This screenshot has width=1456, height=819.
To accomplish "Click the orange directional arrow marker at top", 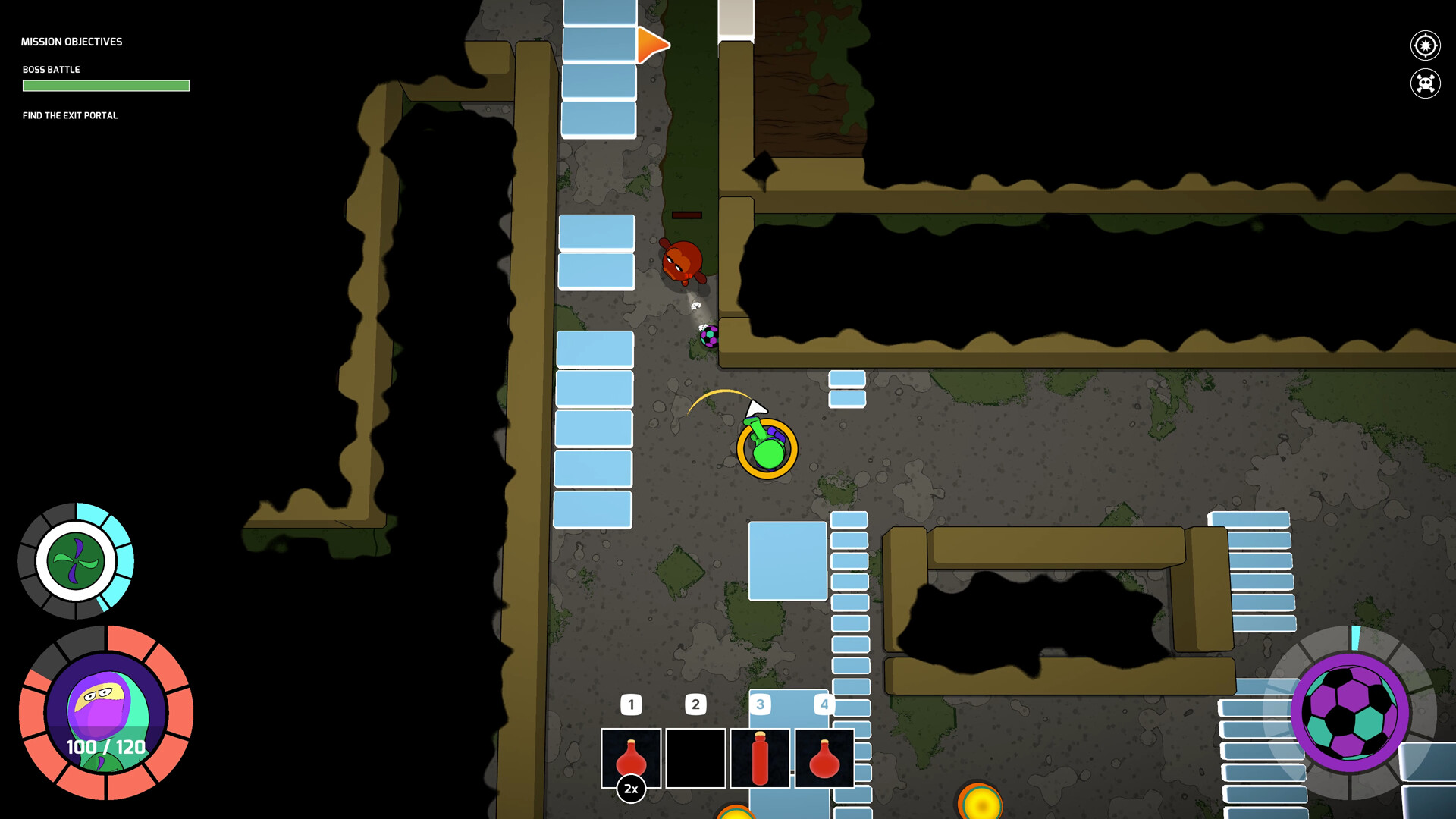I will click(651, 45).
